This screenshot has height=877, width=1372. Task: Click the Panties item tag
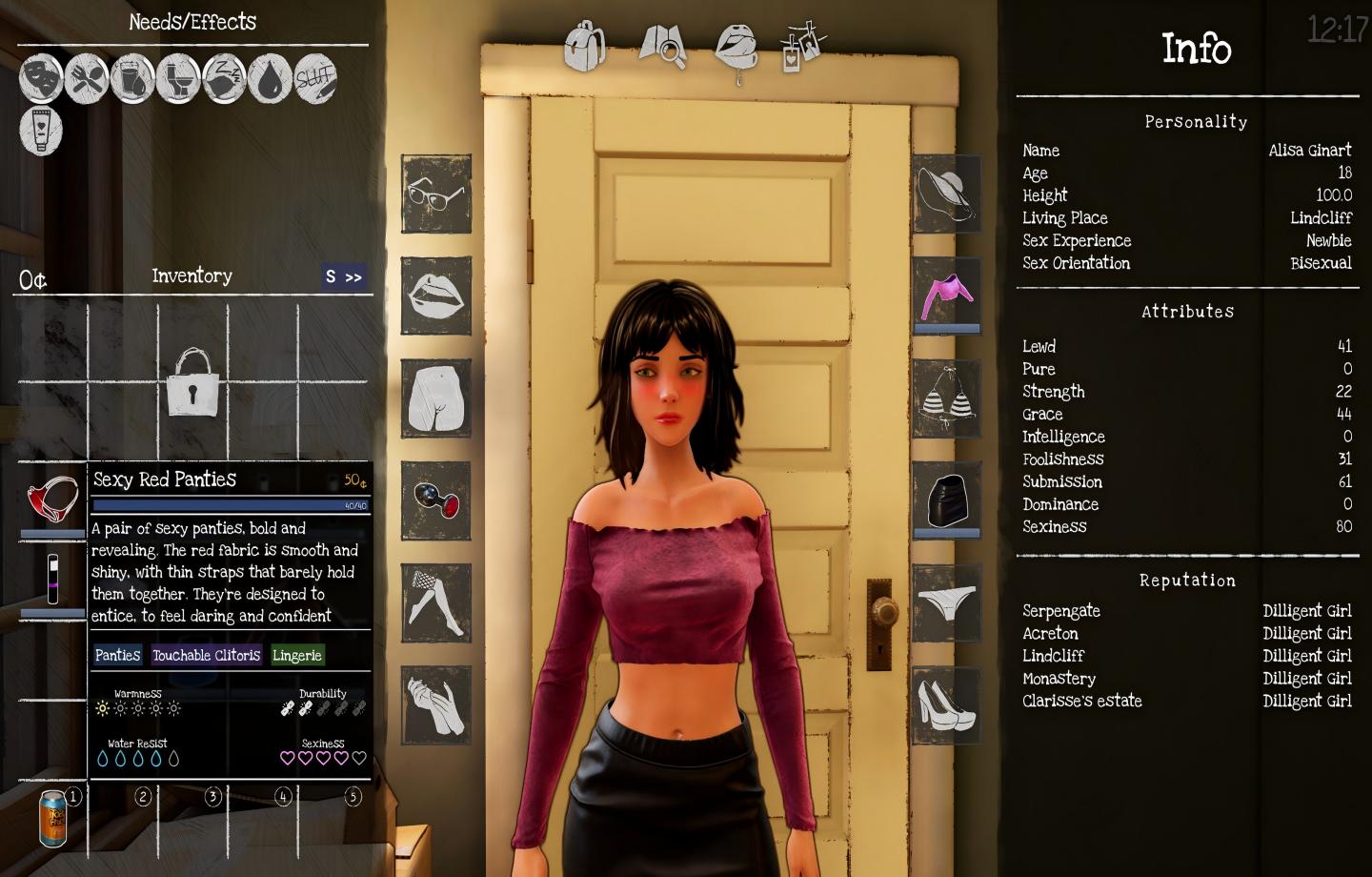point(117,655)
